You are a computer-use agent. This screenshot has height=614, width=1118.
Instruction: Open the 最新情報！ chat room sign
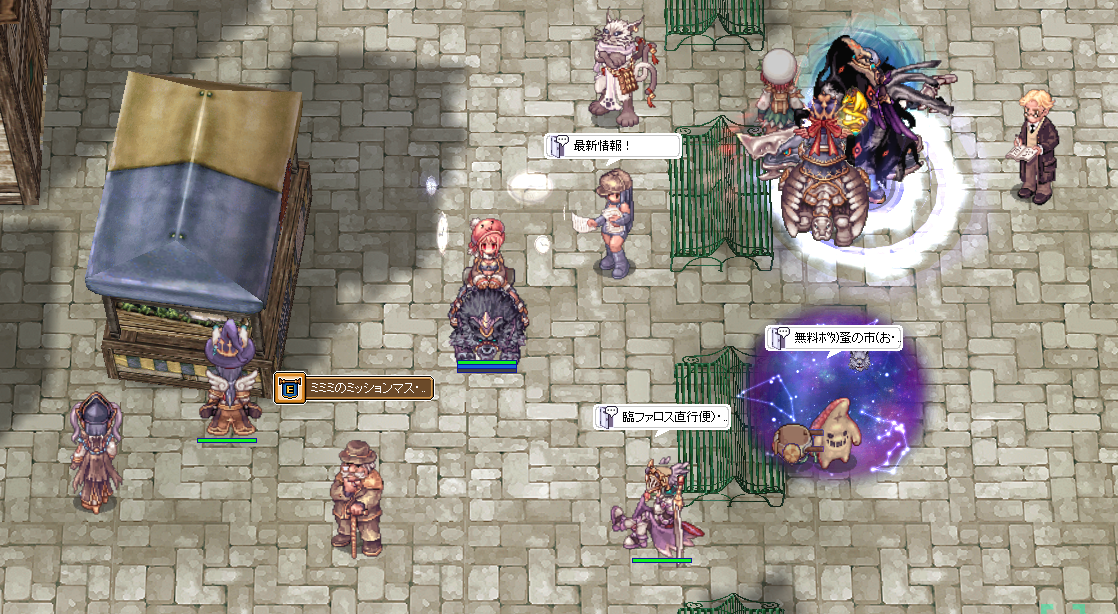[x=612, y=146]
